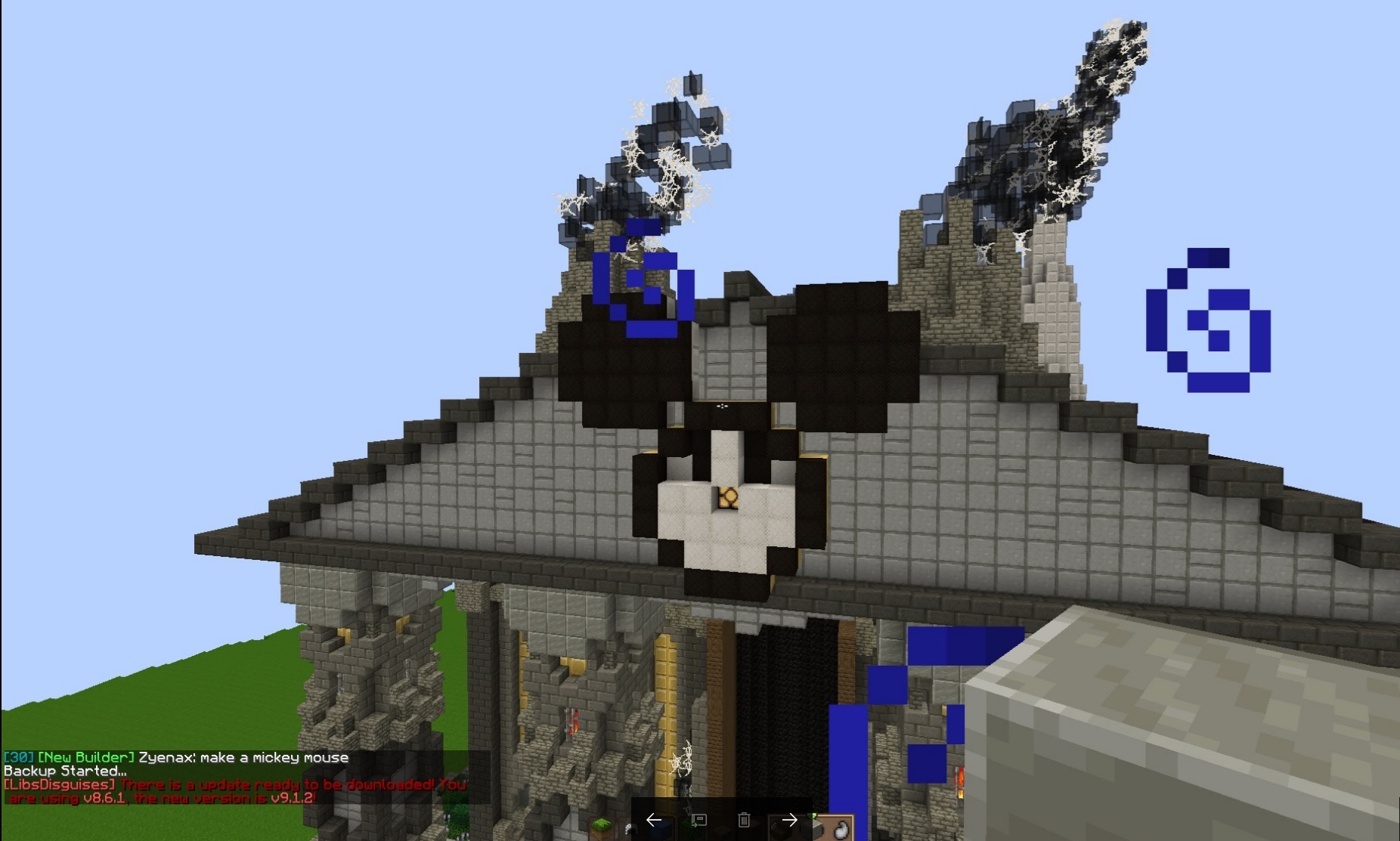
Task: Click the right arrow redo icon
Action: tap(789, 820)
